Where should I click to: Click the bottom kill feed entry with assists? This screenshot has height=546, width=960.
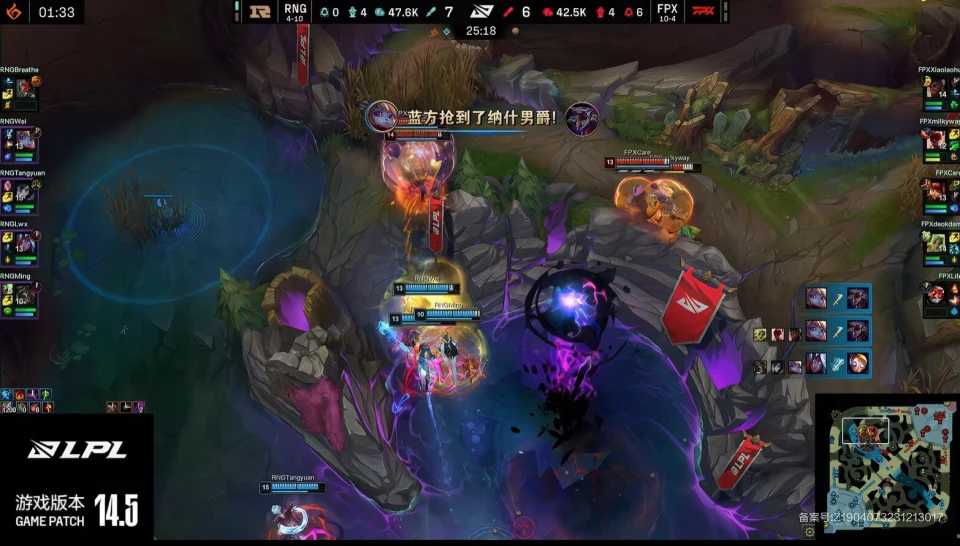pyautogui.click(x=811, y=363)
